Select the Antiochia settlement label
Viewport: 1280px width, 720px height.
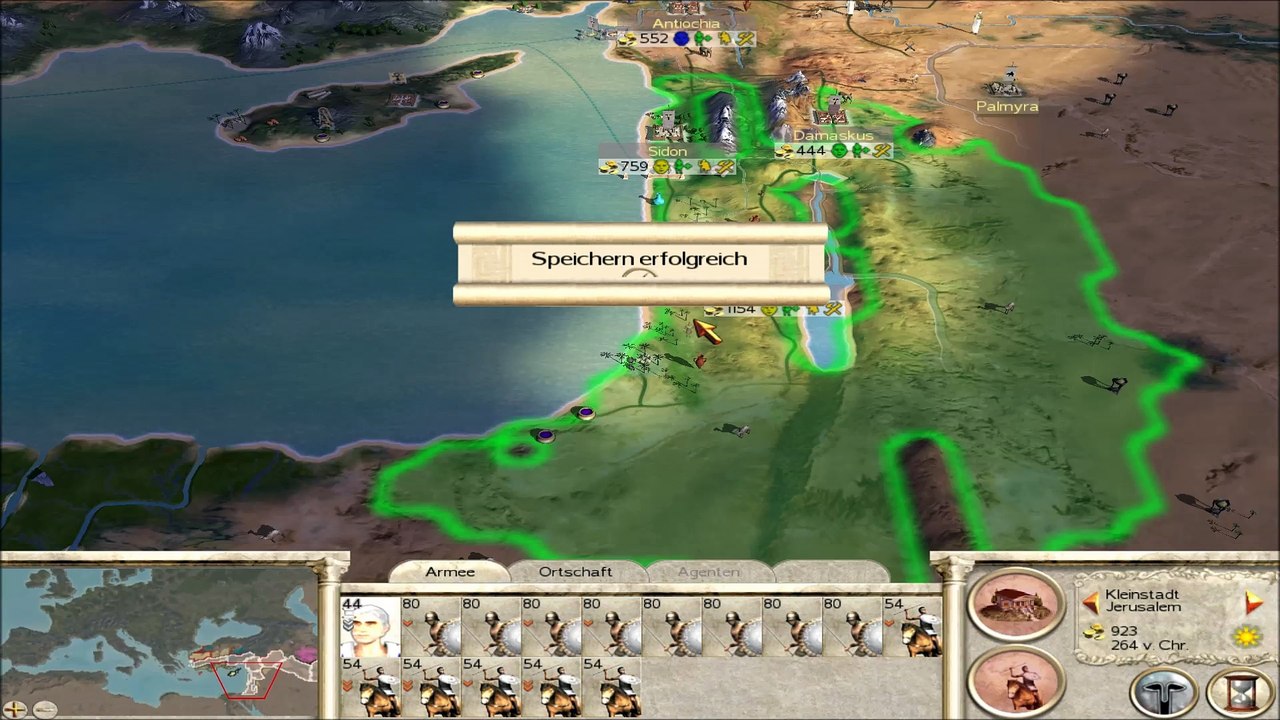(686, 24)
